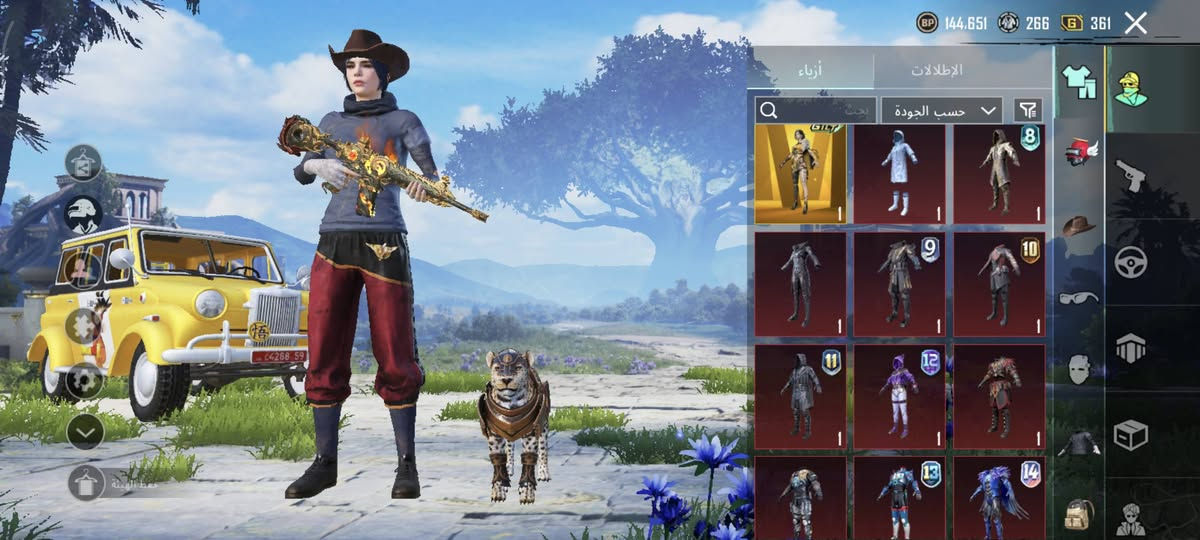Open the cowboy hat headwear category
Screen dimensions: 1200x540
[x=1078, y=226]
